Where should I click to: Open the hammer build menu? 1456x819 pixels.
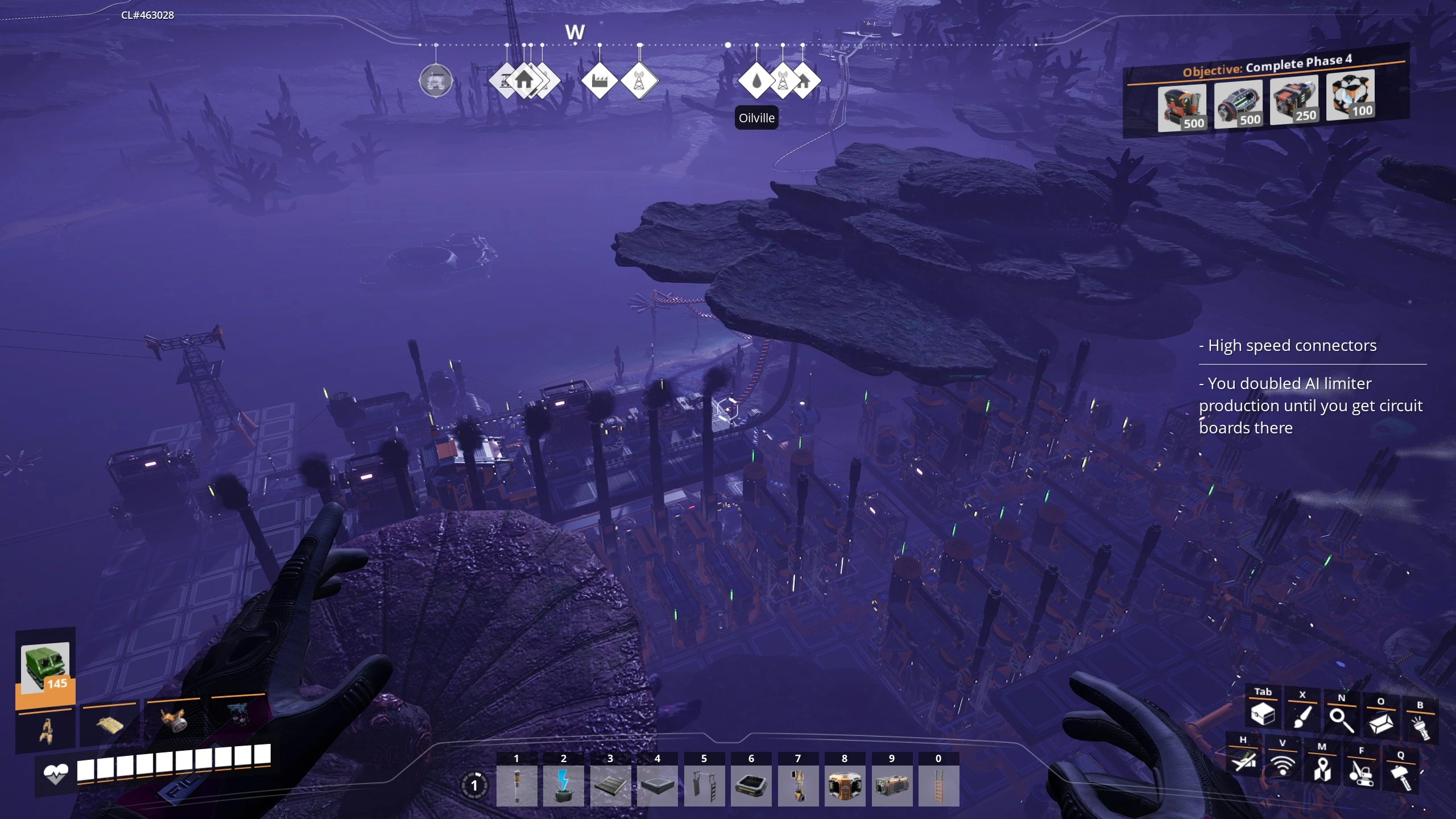(x=1400, y=777)
